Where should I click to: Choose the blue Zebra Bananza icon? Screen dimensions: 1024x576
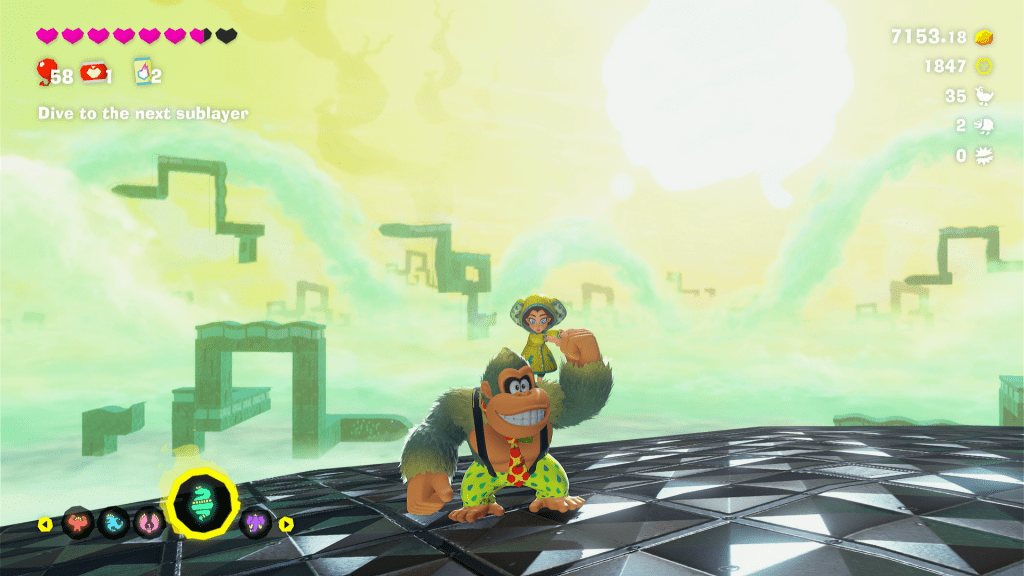(x=113, y=522)
